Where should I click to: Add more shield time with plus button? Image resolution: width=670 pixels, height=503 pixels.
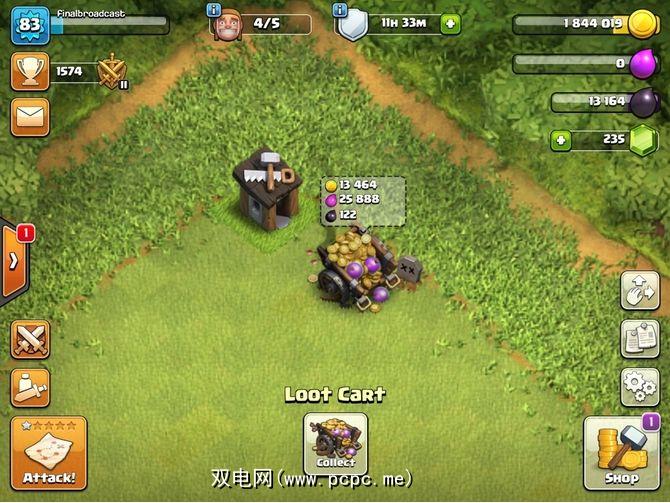click(450, 23)
